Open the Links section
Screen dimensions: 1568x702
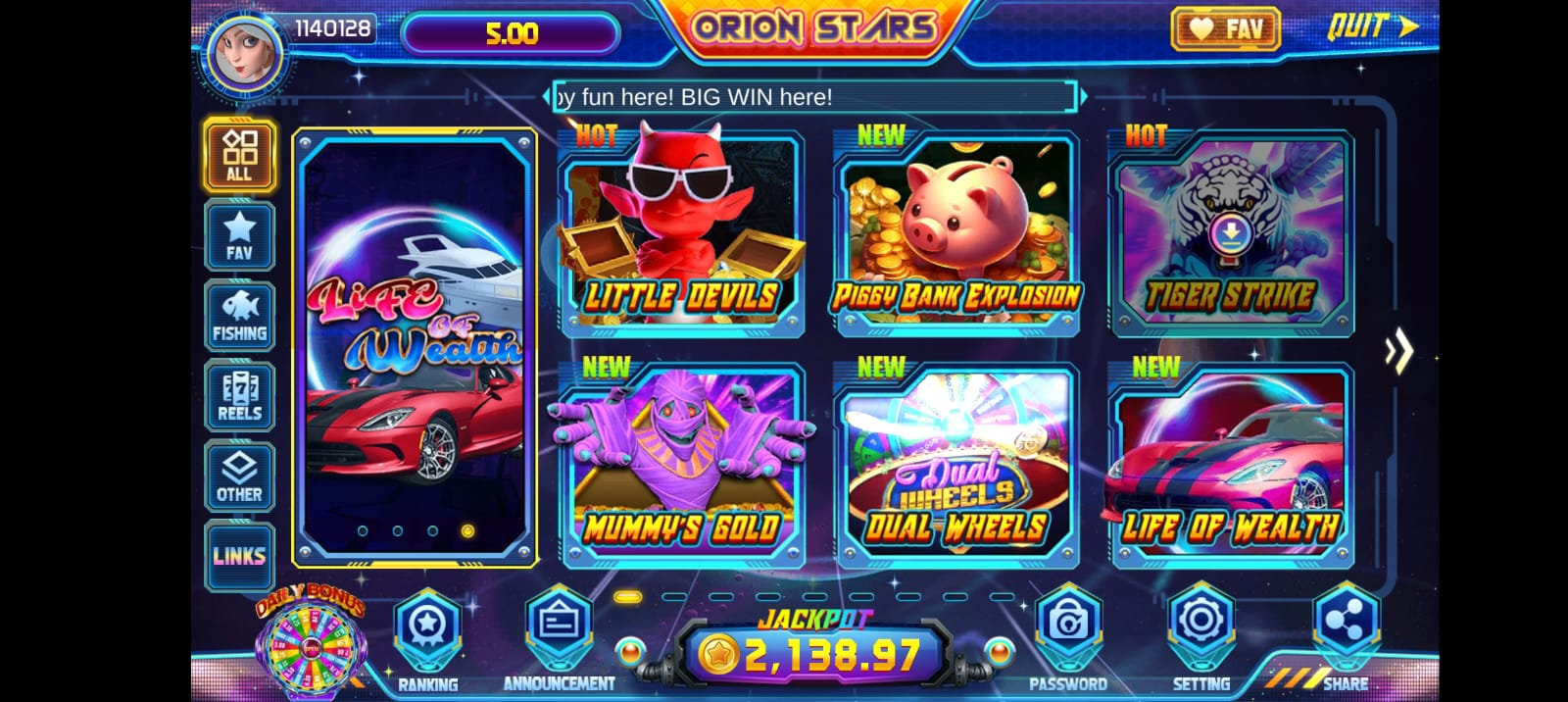coord(239,556)
